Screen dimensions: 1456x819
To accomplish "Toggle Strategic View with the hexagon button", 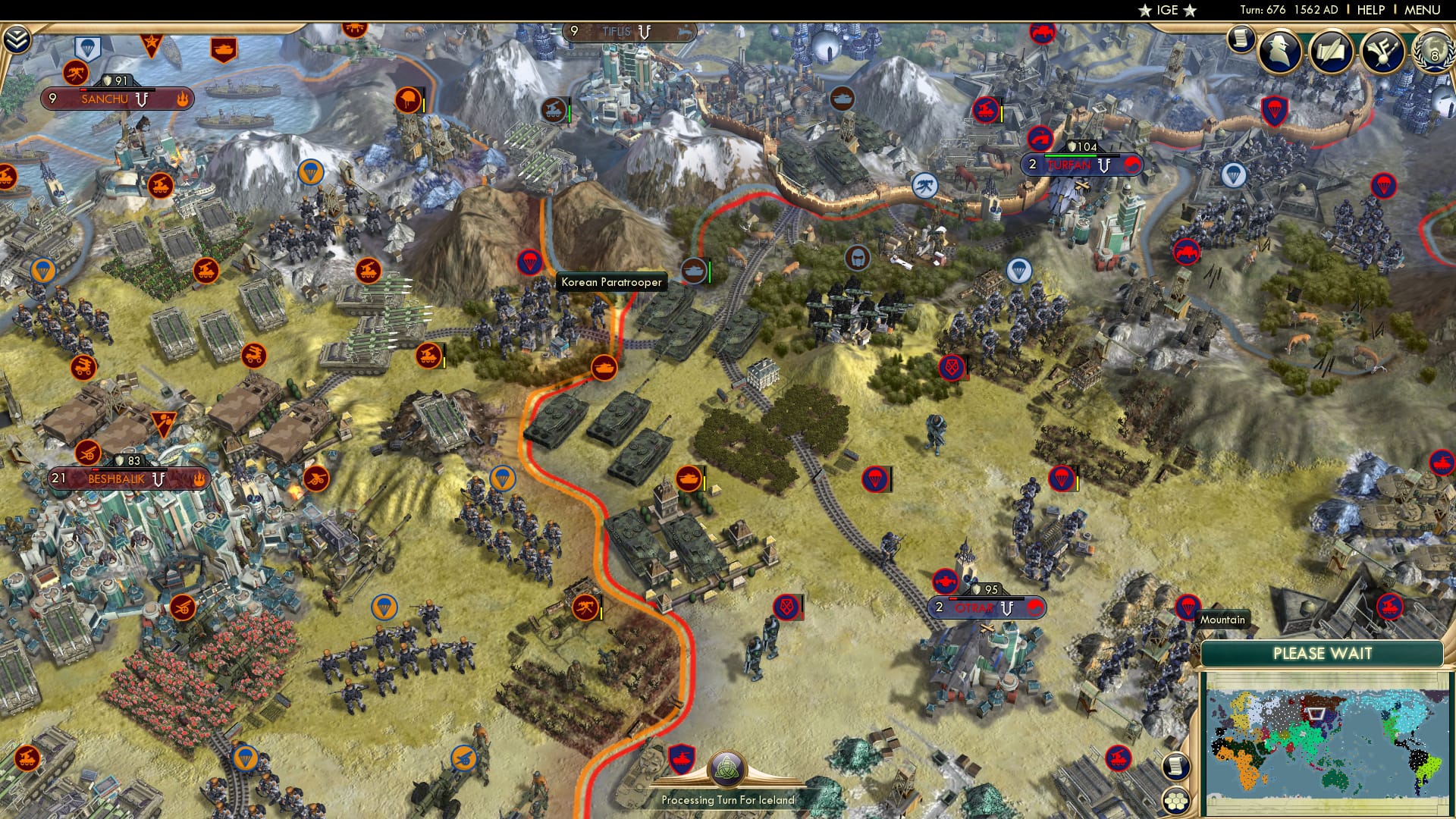I will [1175, 802].
